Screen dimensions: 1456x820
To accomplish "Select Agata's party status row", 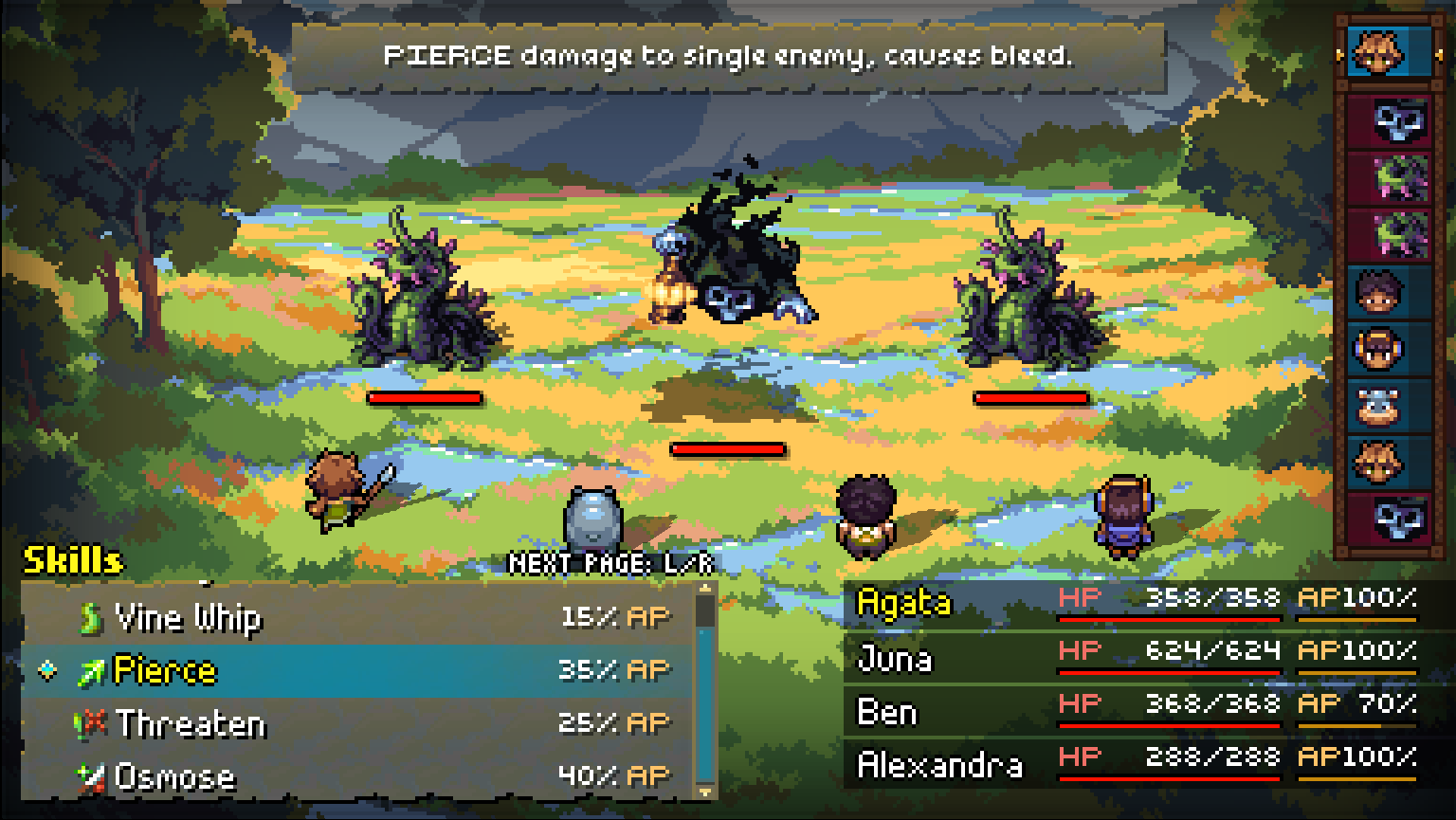I will [1134, 603].
